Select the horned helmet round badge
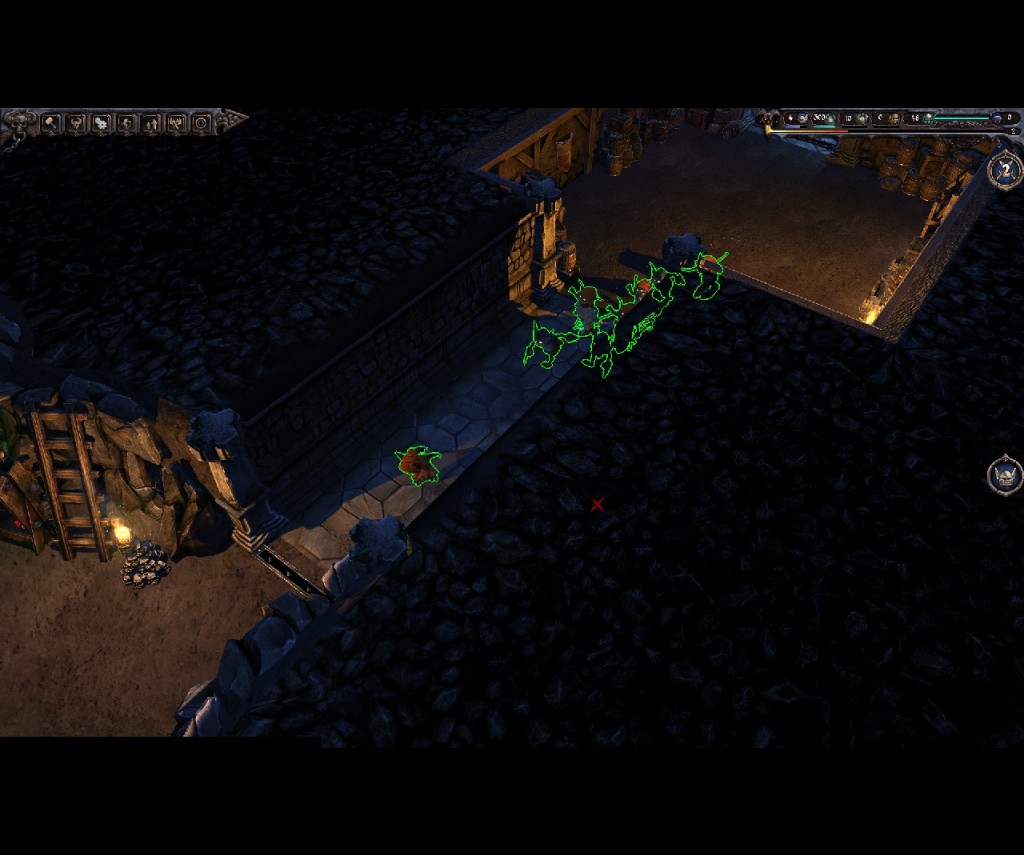Screen dimensions: 1024x855 (x=1004, y=474)
